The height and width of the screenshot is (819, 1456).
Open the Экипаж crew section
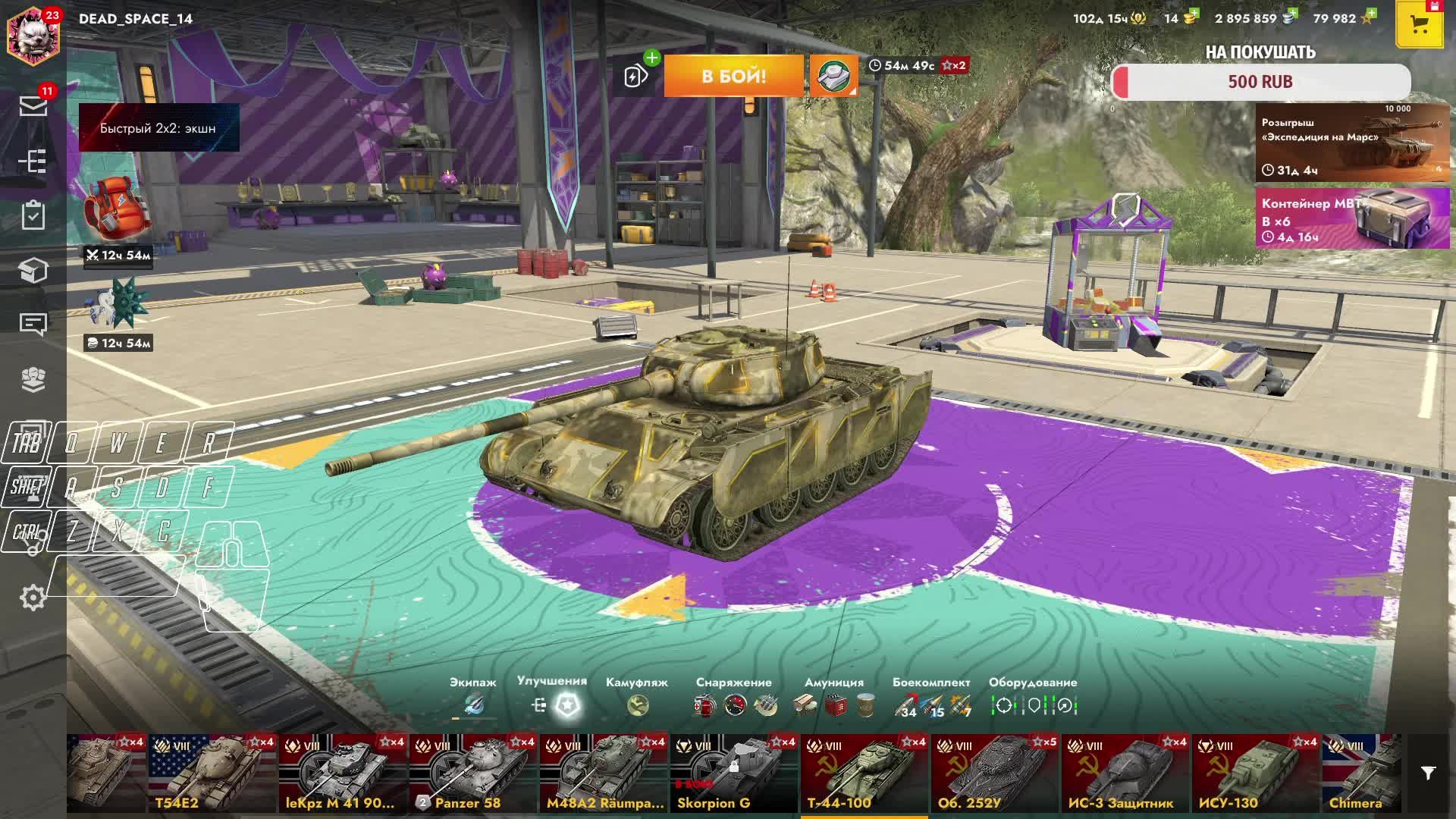pyautogui.click(x=473, y=705)
